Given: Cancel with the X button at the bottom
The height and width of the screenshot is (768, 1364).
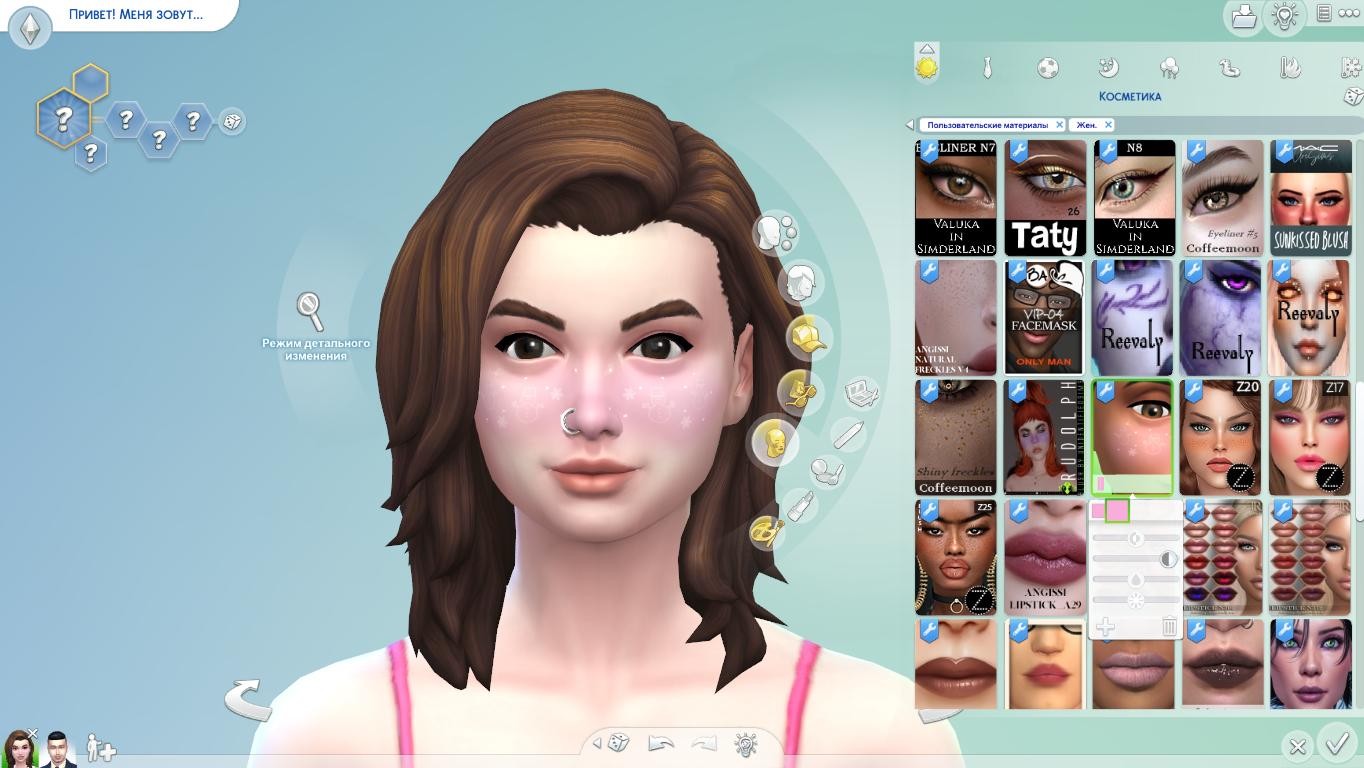Looking at the screenshot, I should click(x=1297, y=746).
